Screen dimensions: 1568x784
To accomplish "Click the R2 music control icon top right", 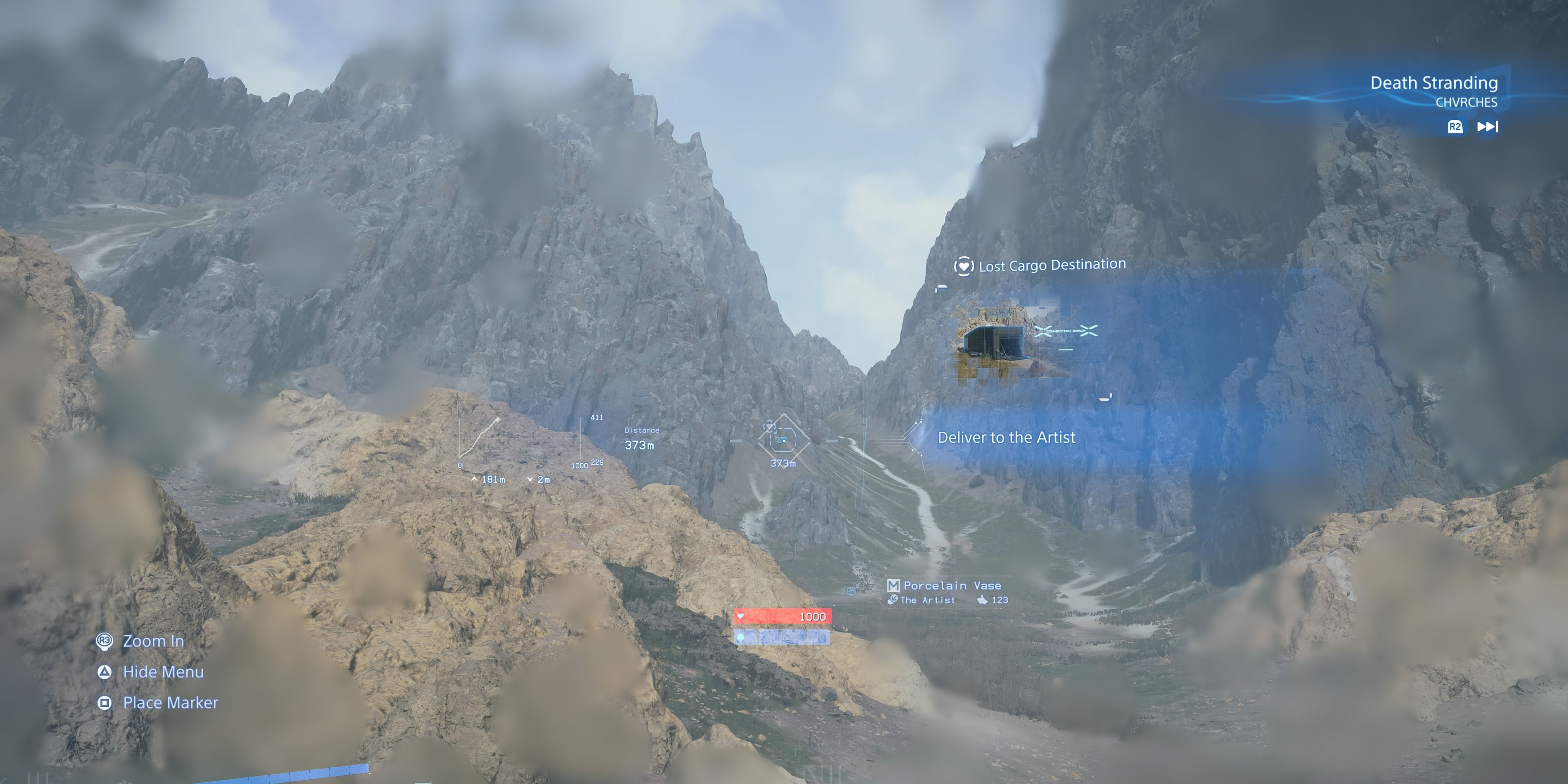I will click(1455, 127).
